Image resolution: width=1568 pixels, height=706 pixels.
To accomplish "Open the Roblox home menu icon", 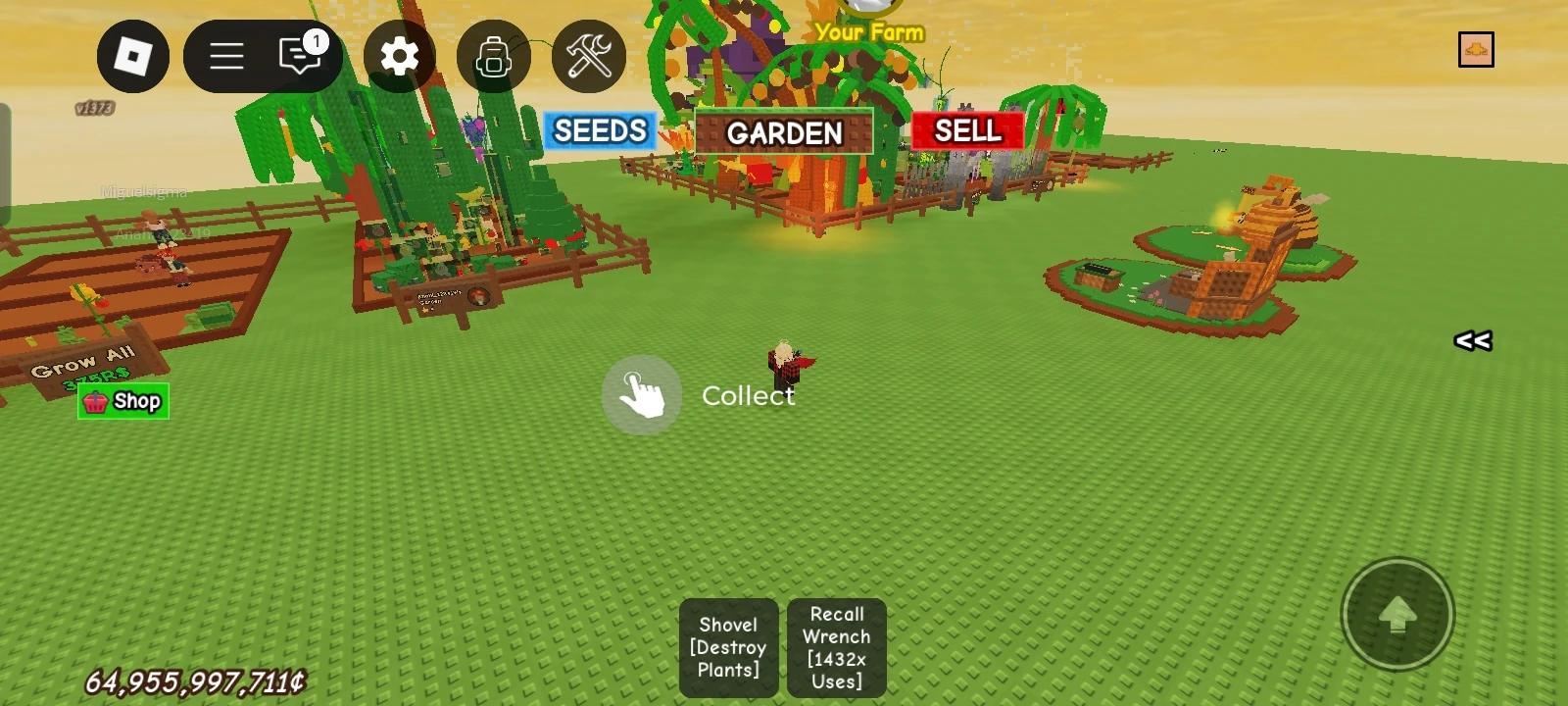I will (x=133, y=56).
